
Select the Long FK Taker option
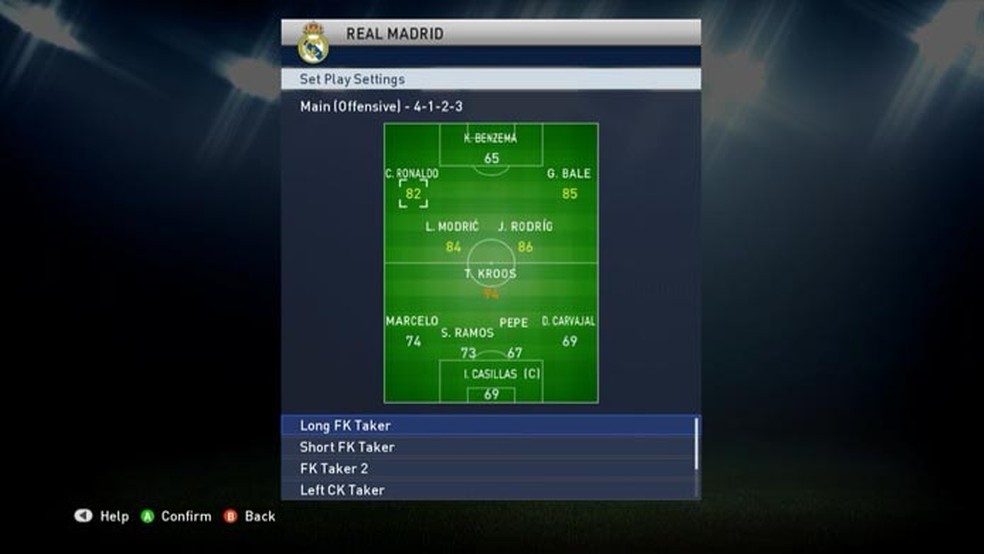click(488, 426)
